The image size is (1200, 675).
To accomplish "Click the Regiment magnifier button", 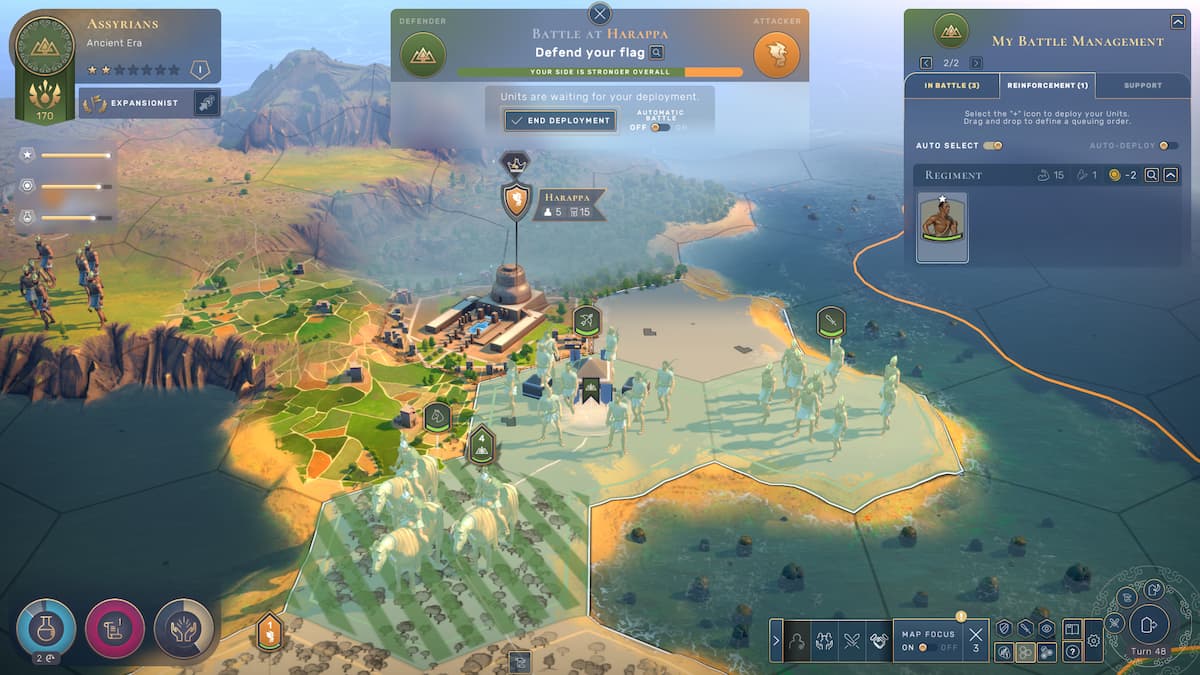I will [1152, 175].
